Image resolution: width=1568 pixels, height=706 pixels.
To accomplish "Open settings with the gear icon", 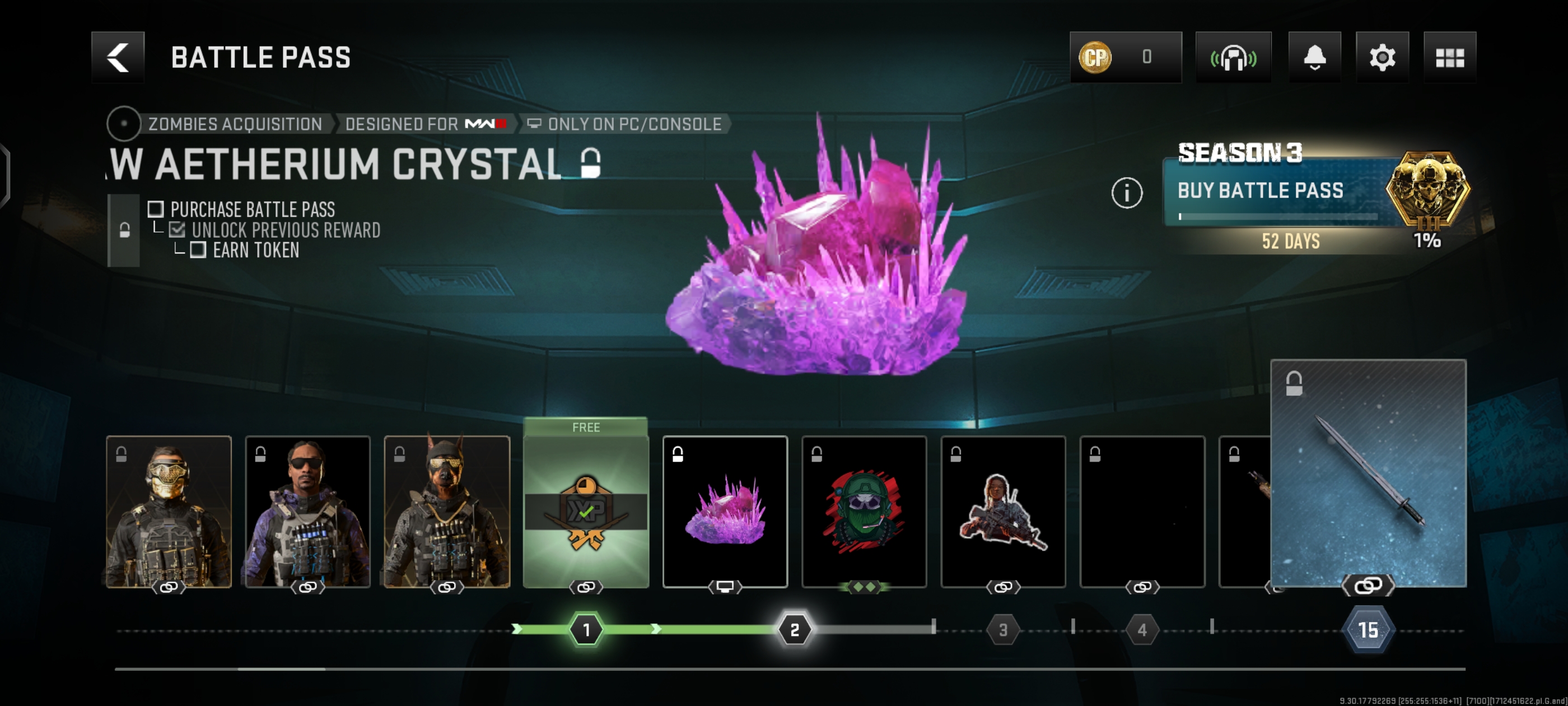I will pos(1382,57).
